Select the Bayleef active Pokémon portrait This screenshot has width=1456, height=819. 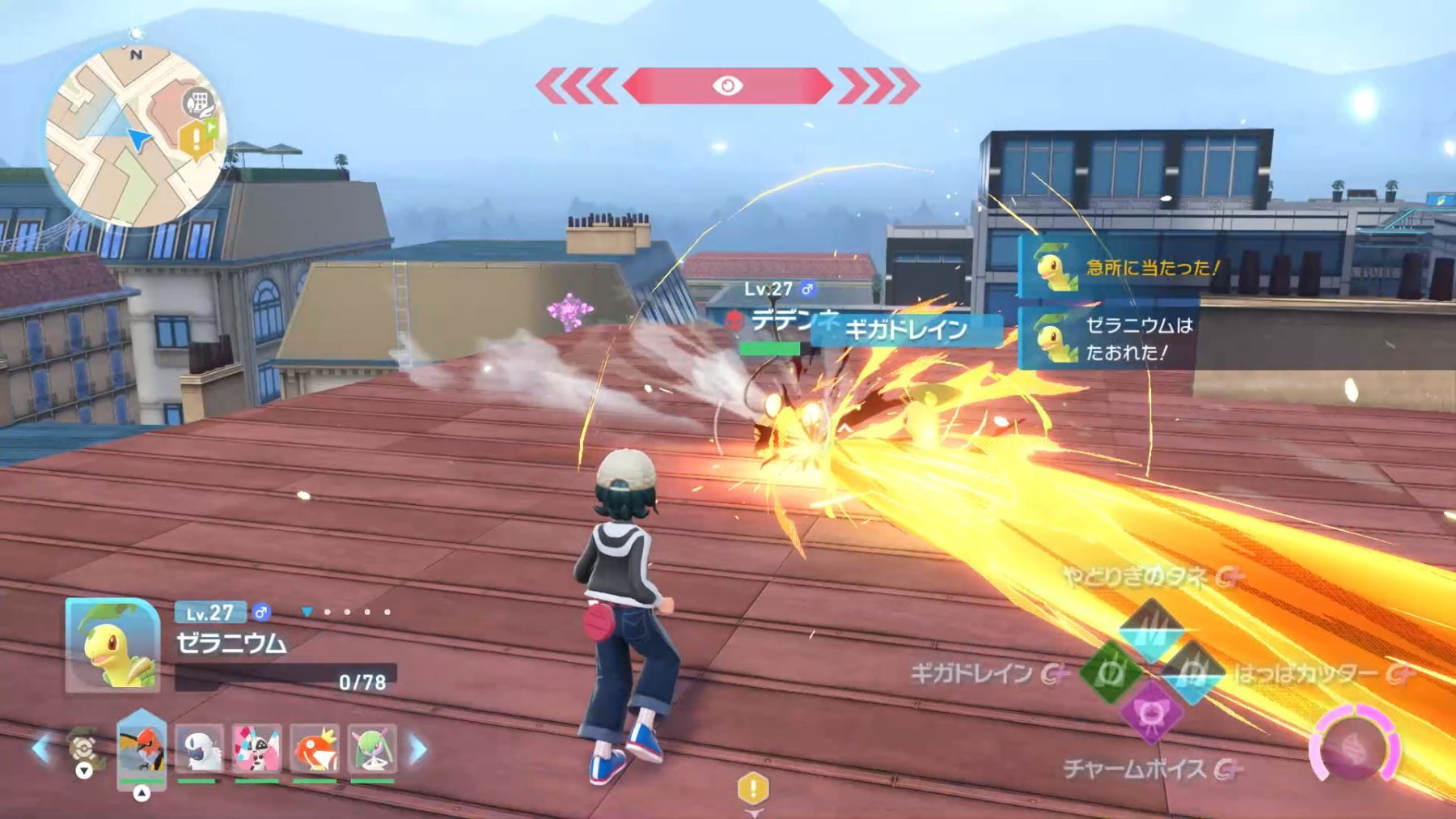click(x=112, y=645)
